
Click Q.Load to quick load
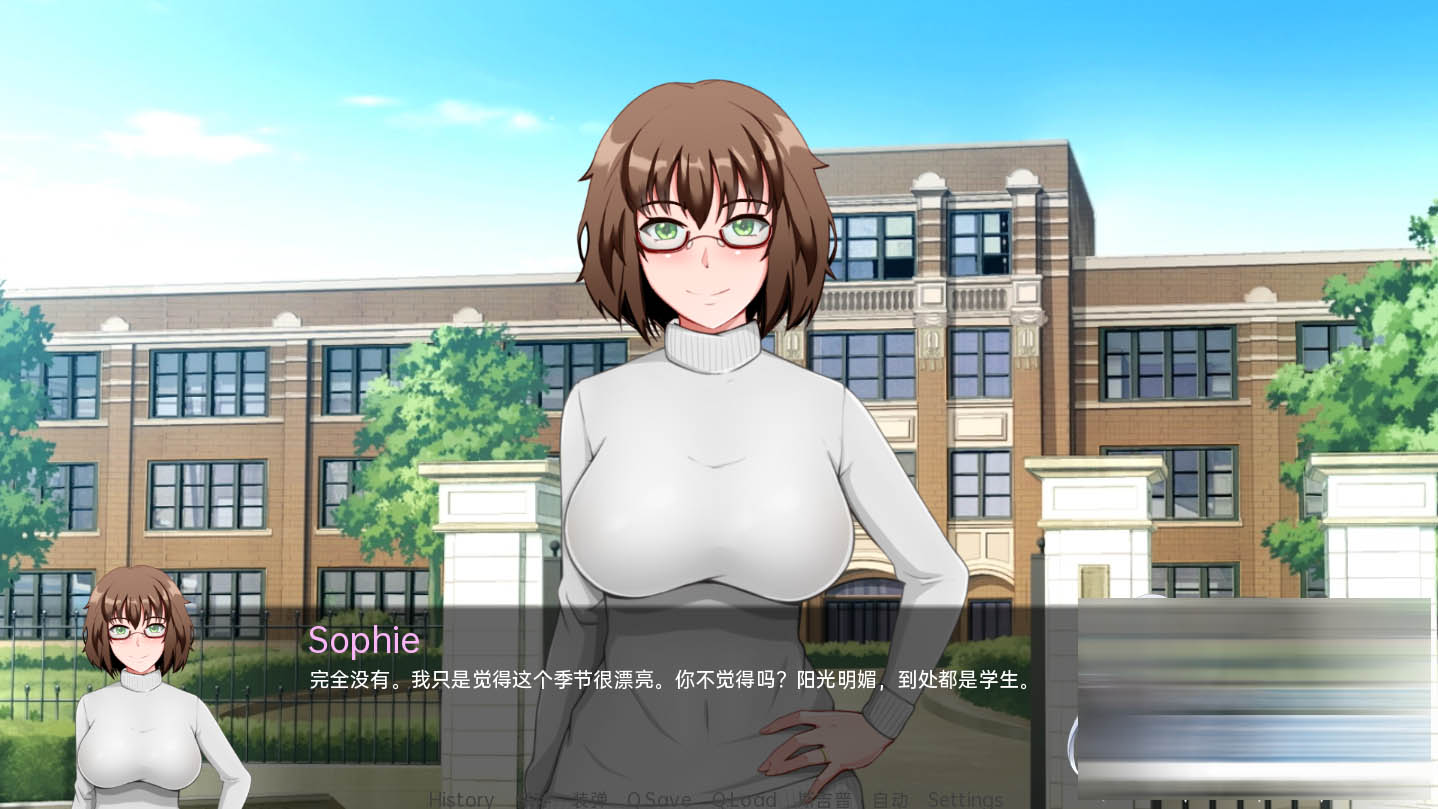tap(744, 799)
